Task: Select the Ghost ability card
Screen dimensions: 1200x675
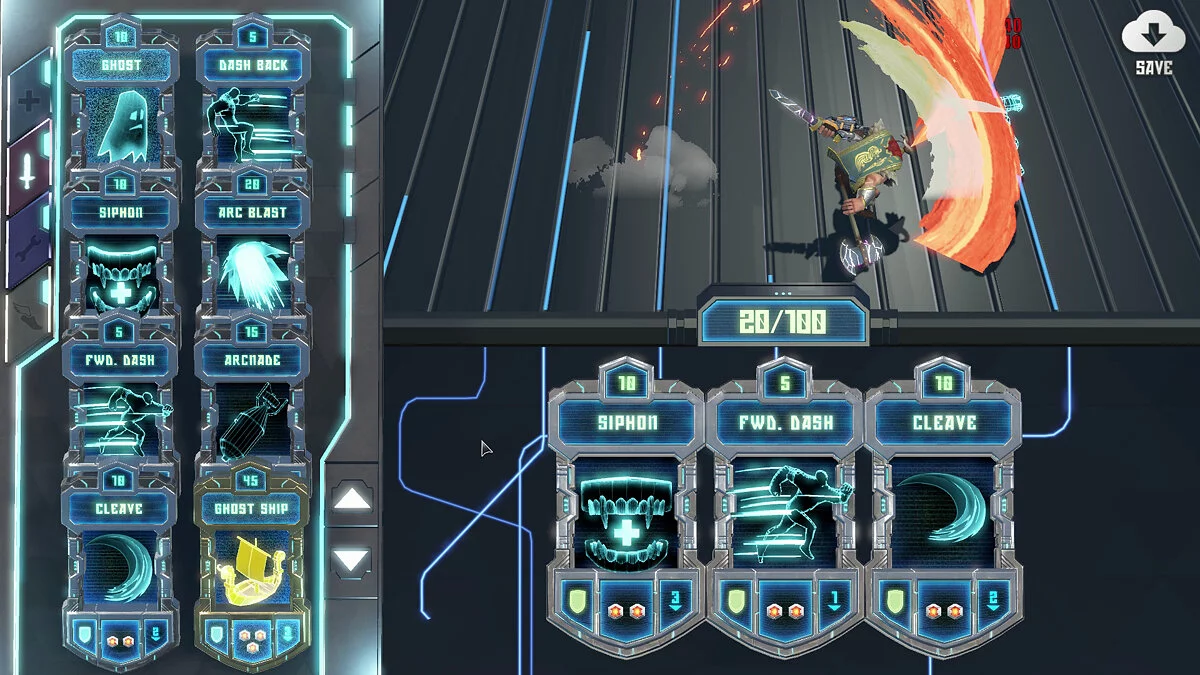Action: click(121, 122)
